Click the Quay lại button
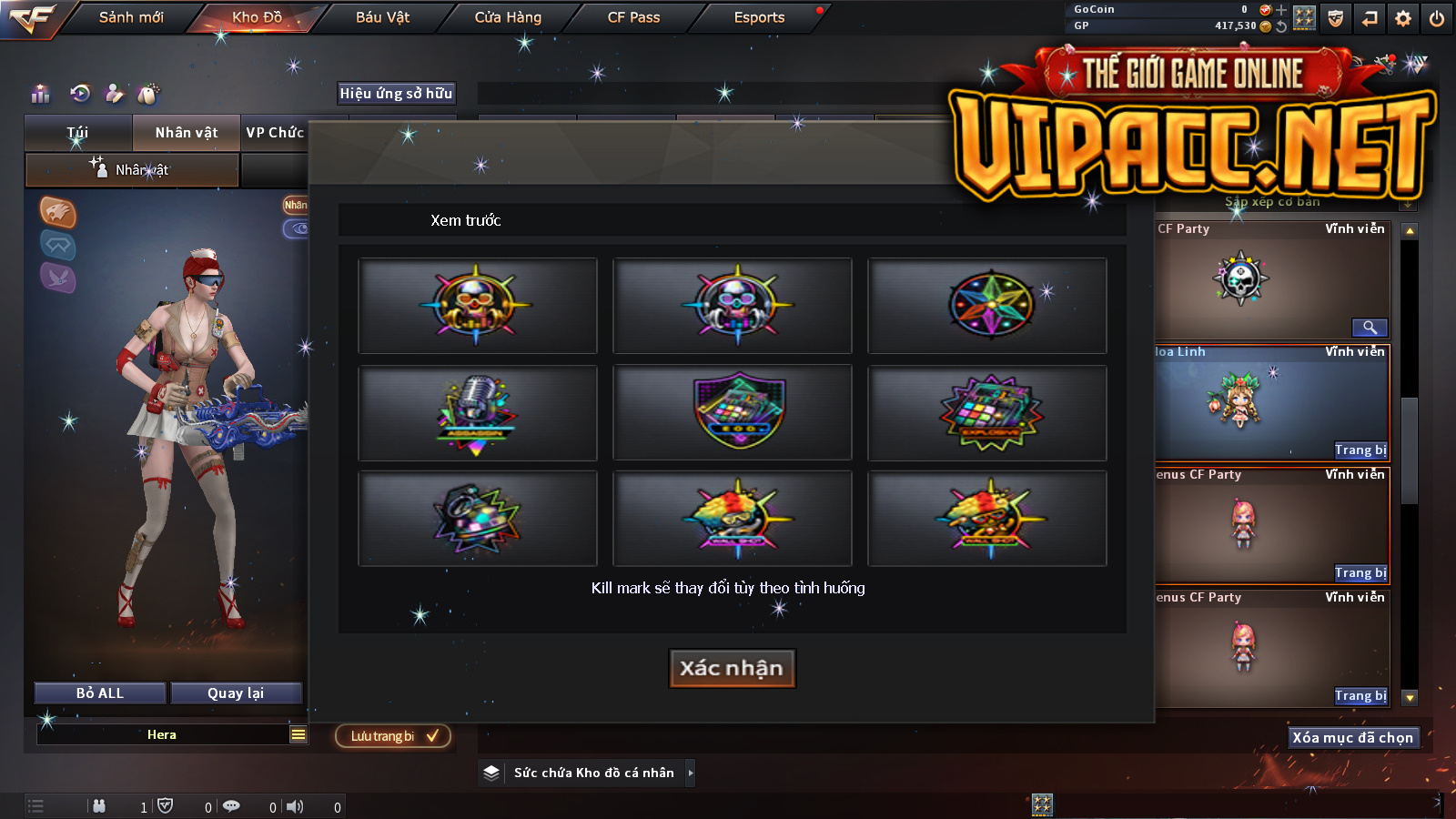Screen dimensions: 1456x819 236,693
